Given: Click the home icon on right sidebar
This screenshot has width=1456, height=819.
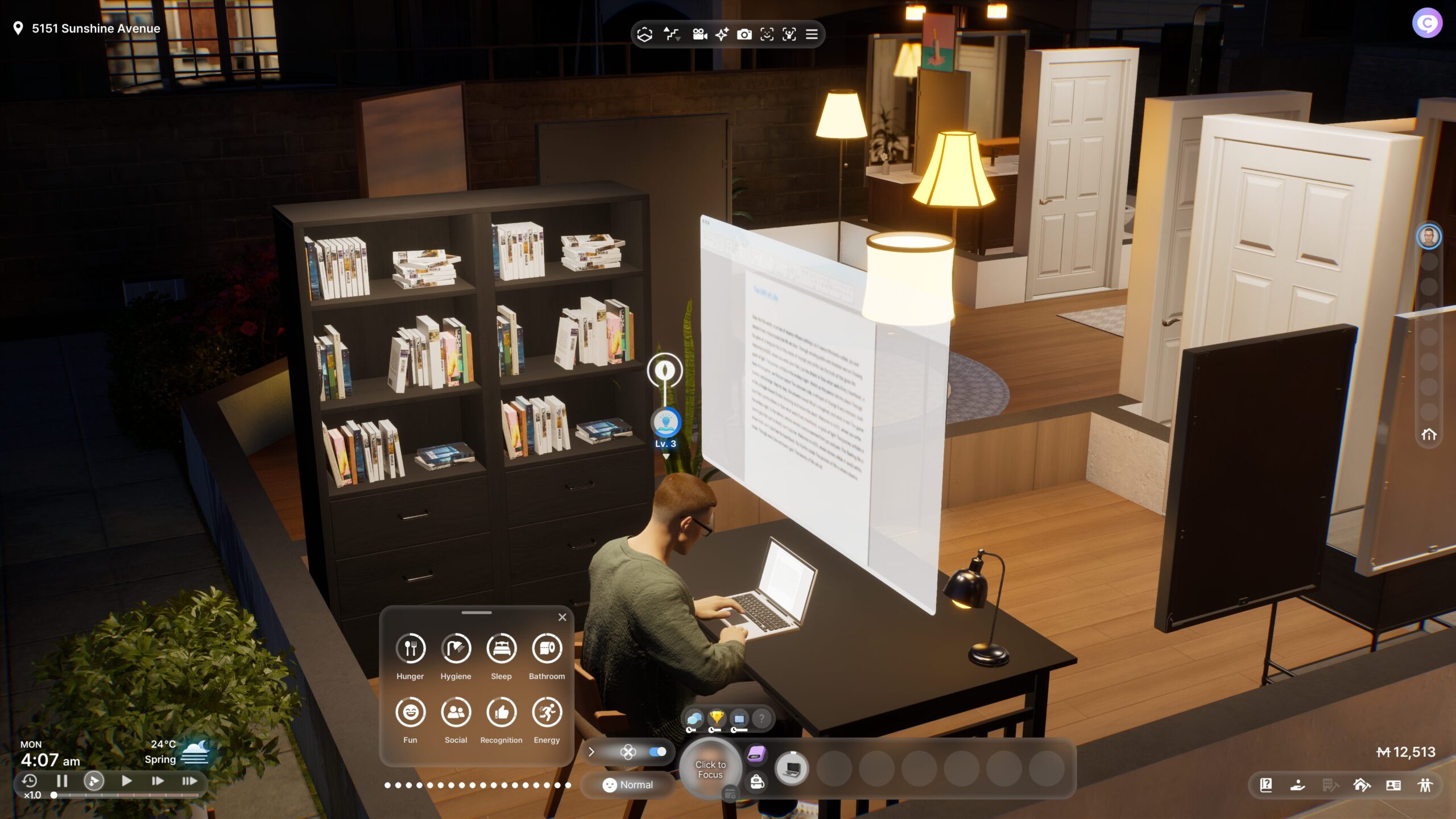Looking at the screenshot, I should [x=1429, y=435].
